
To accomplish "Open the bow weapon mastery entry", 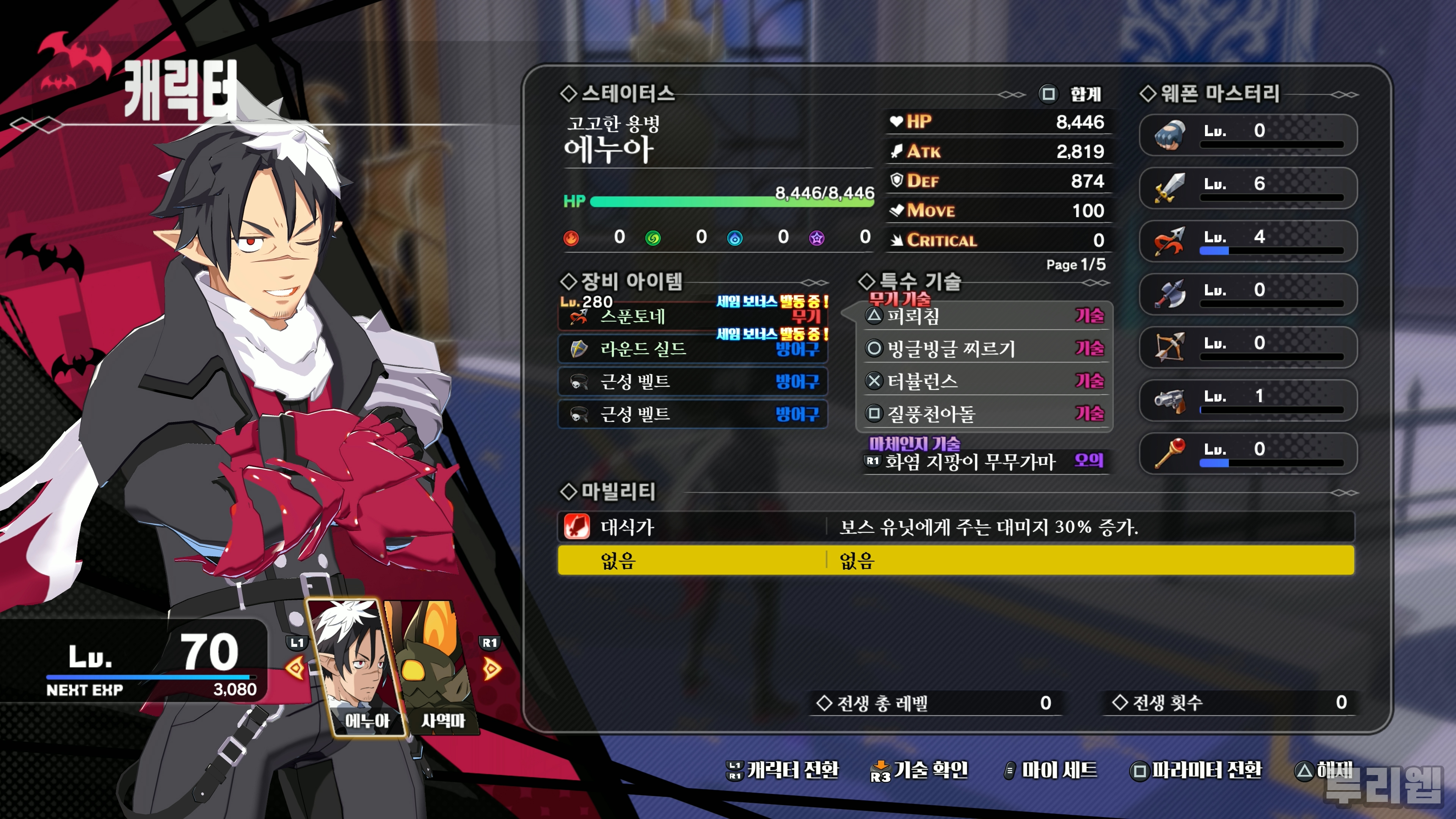I will (1247, 347).
